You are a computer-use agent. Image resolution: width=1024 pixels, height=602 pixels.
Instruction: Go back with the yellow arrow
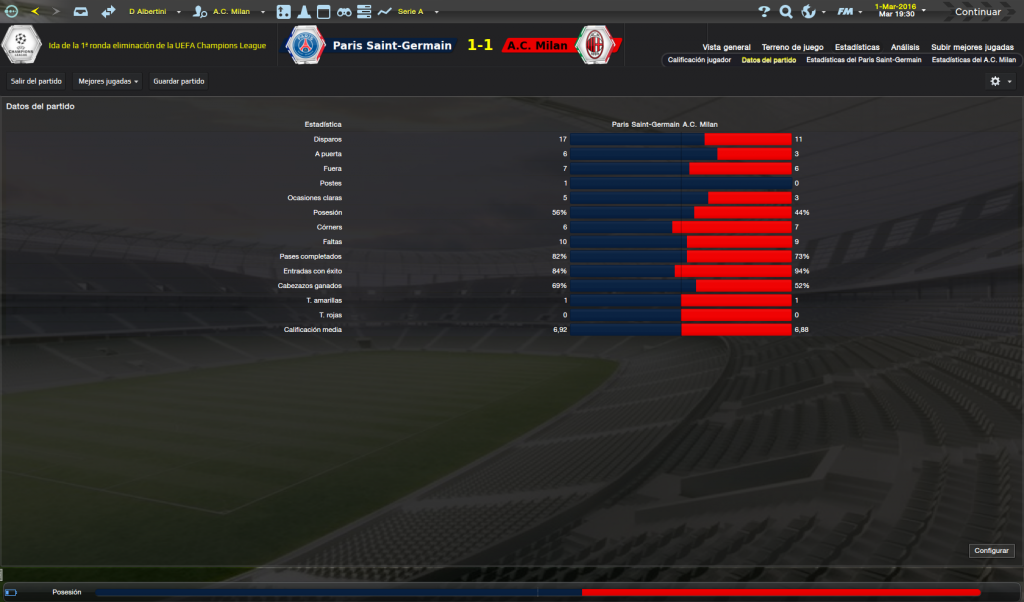coord(34,12)
